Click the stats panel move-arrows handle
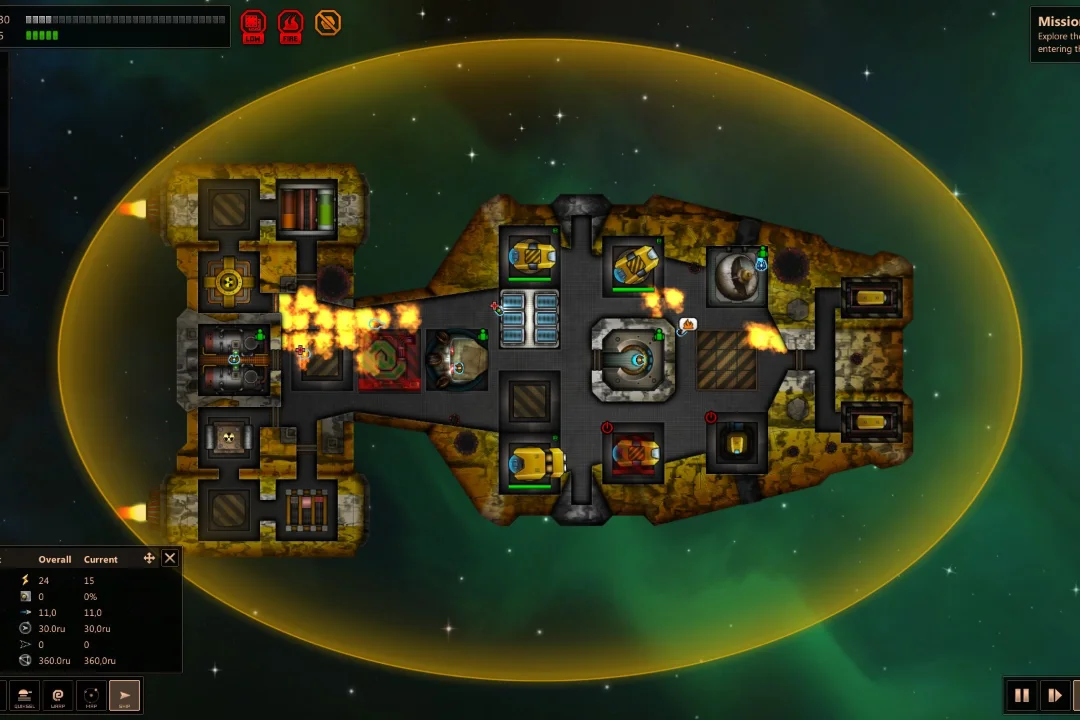 coord(149,558)
